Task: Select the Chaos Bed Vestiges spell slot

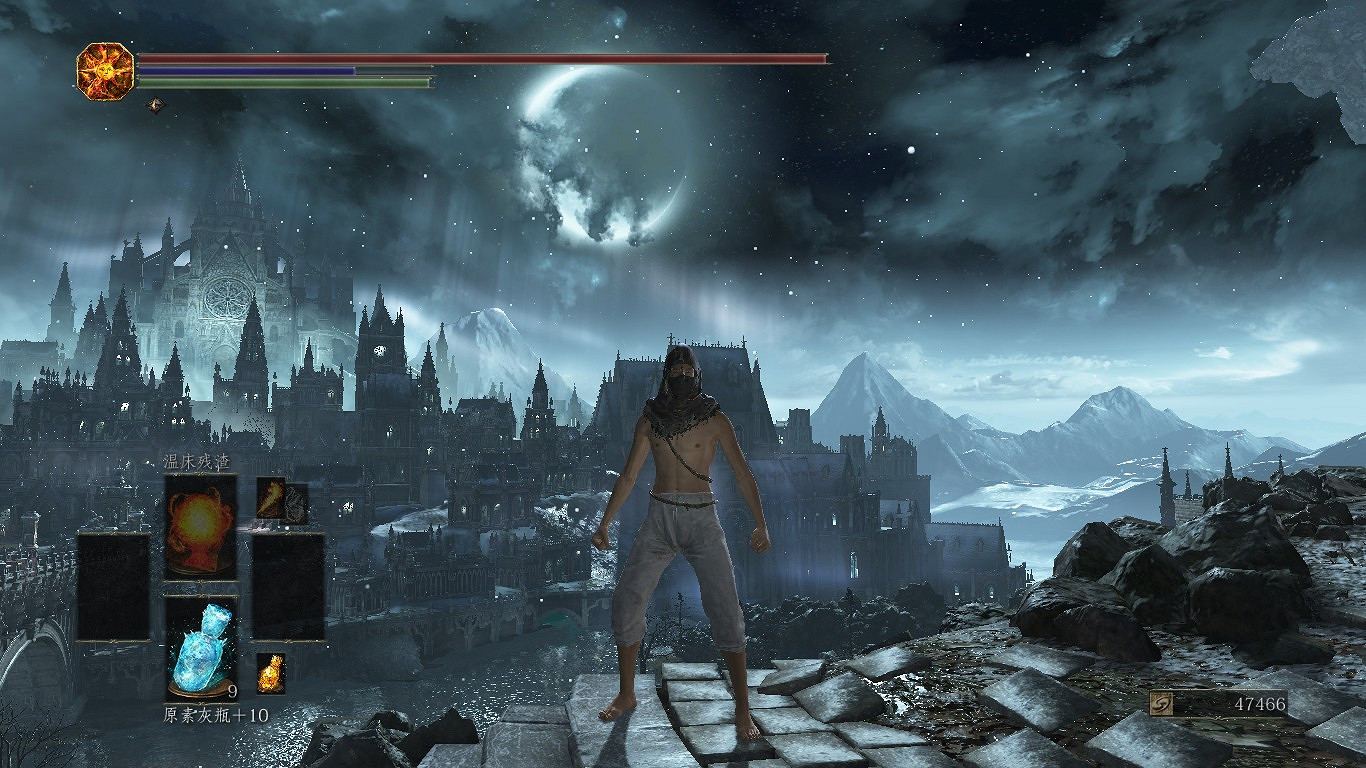Action: click(201, 526)
